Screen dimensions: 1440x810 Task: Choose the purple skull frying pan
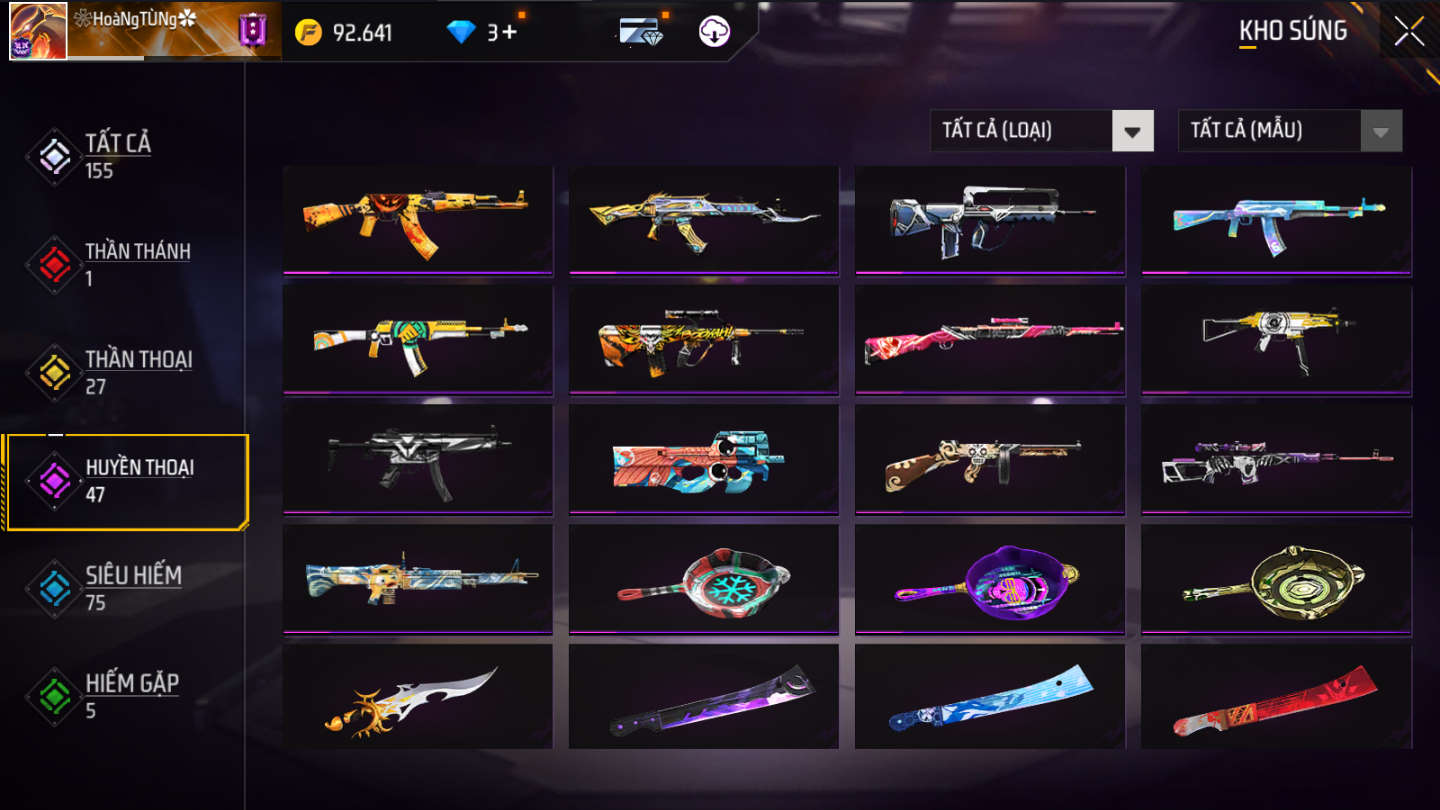pyautogui.click(x=990, y=579)
